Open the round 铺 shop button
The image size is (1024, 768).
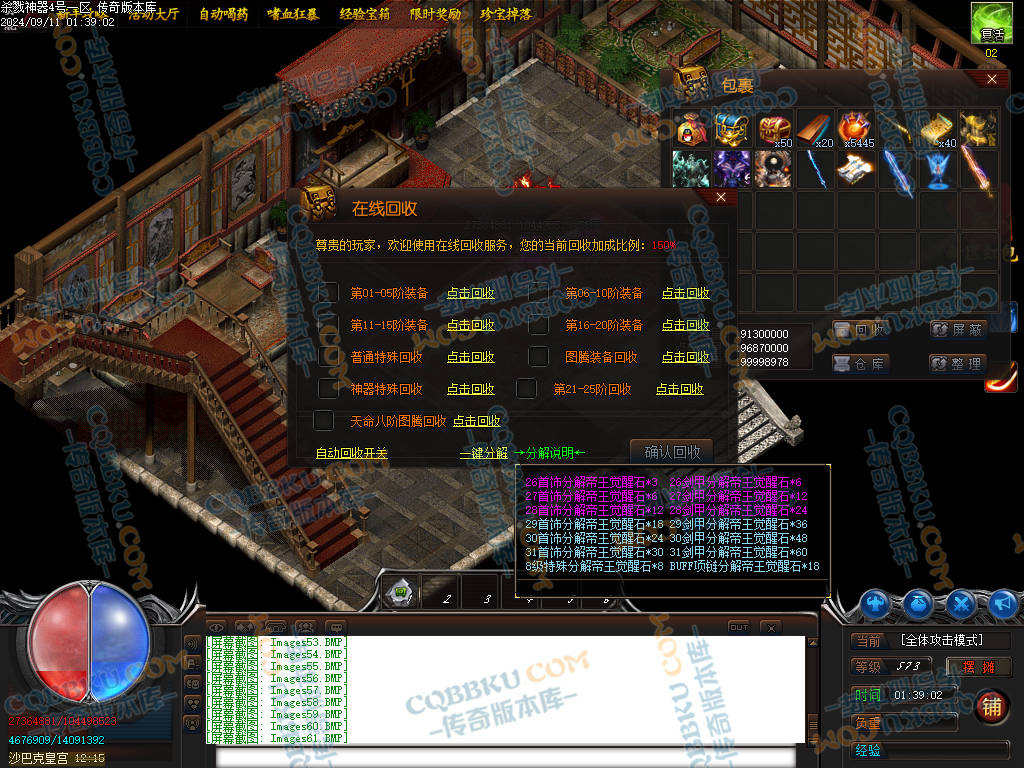click(x=991, y=706)
